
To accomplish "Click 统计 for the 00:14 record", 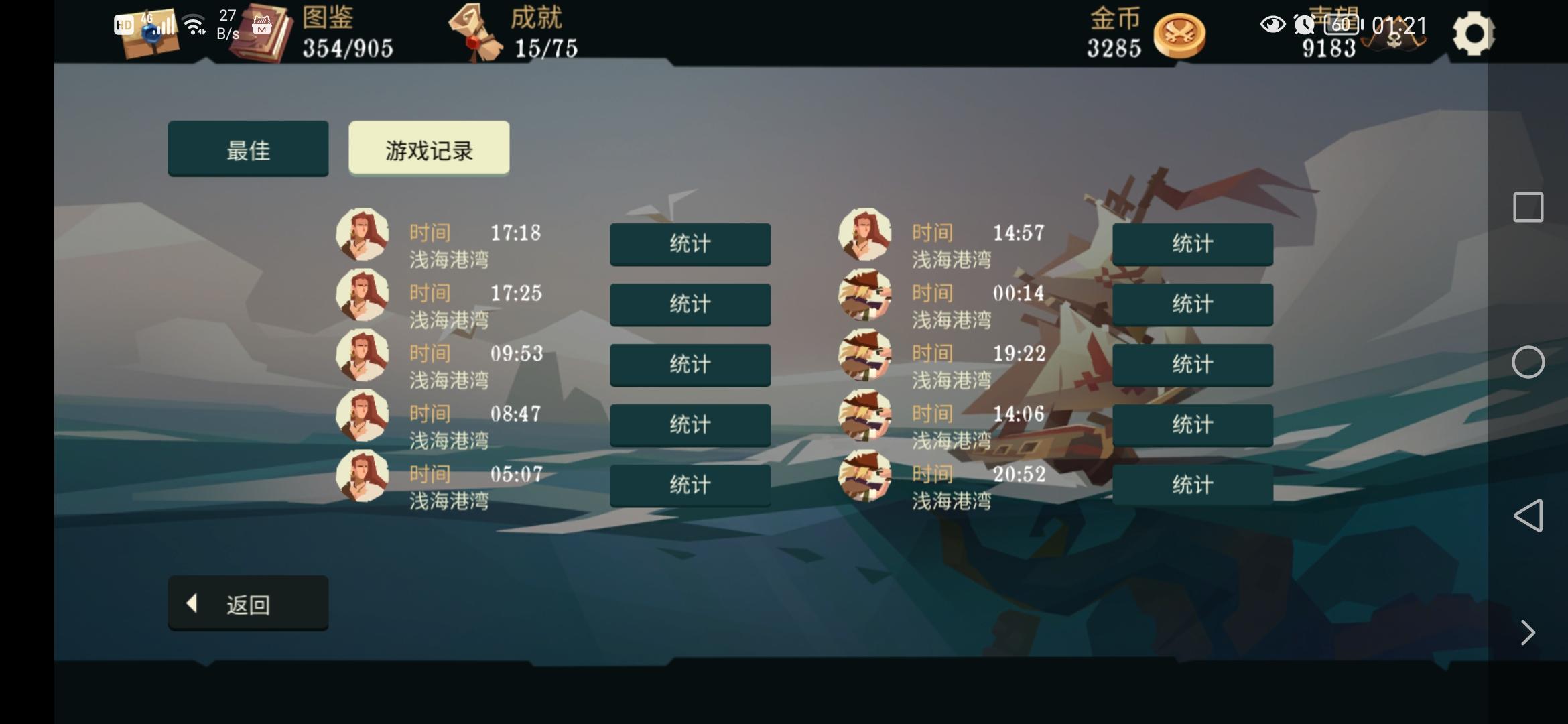I will [1193, 304].
